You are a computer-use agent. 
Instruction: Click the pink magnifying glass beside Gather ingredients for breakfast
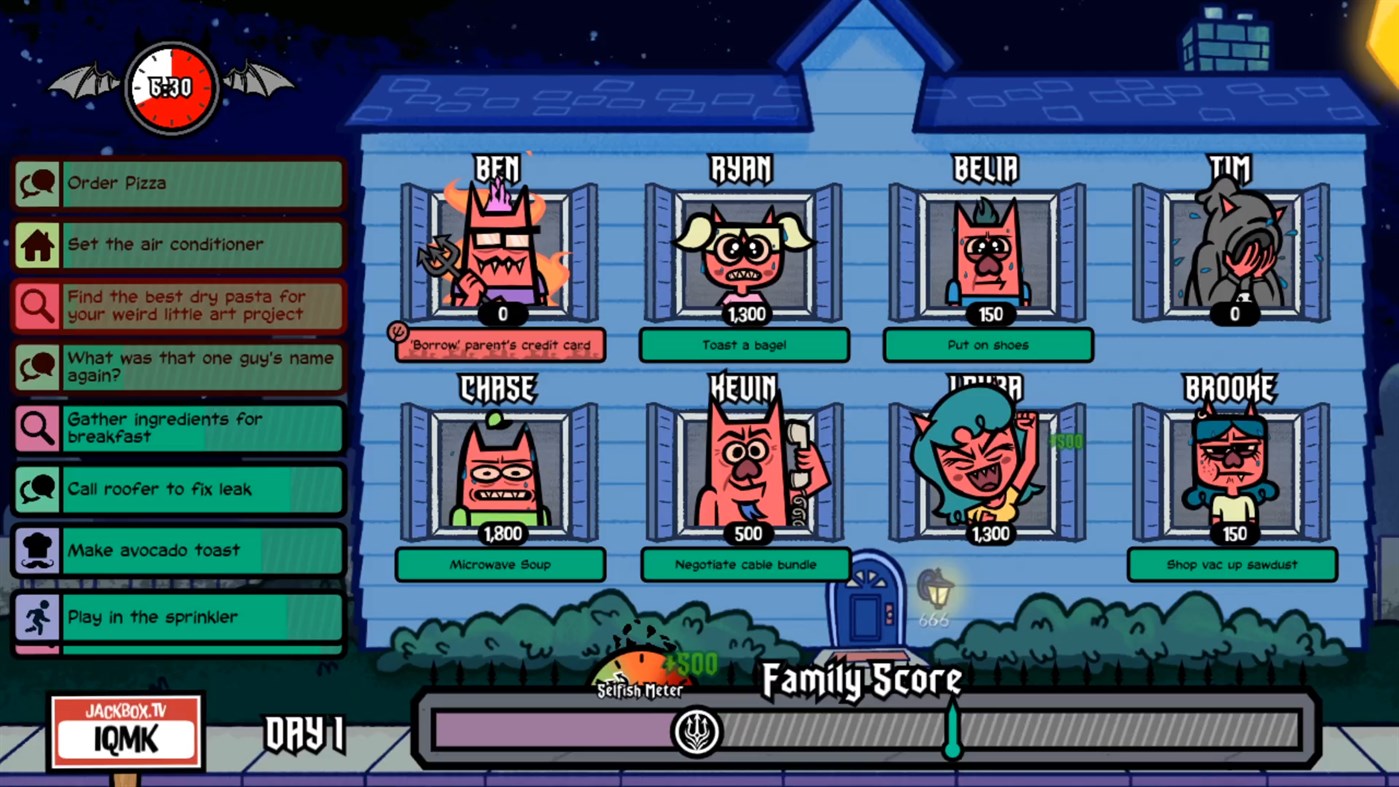pos(37,428)
